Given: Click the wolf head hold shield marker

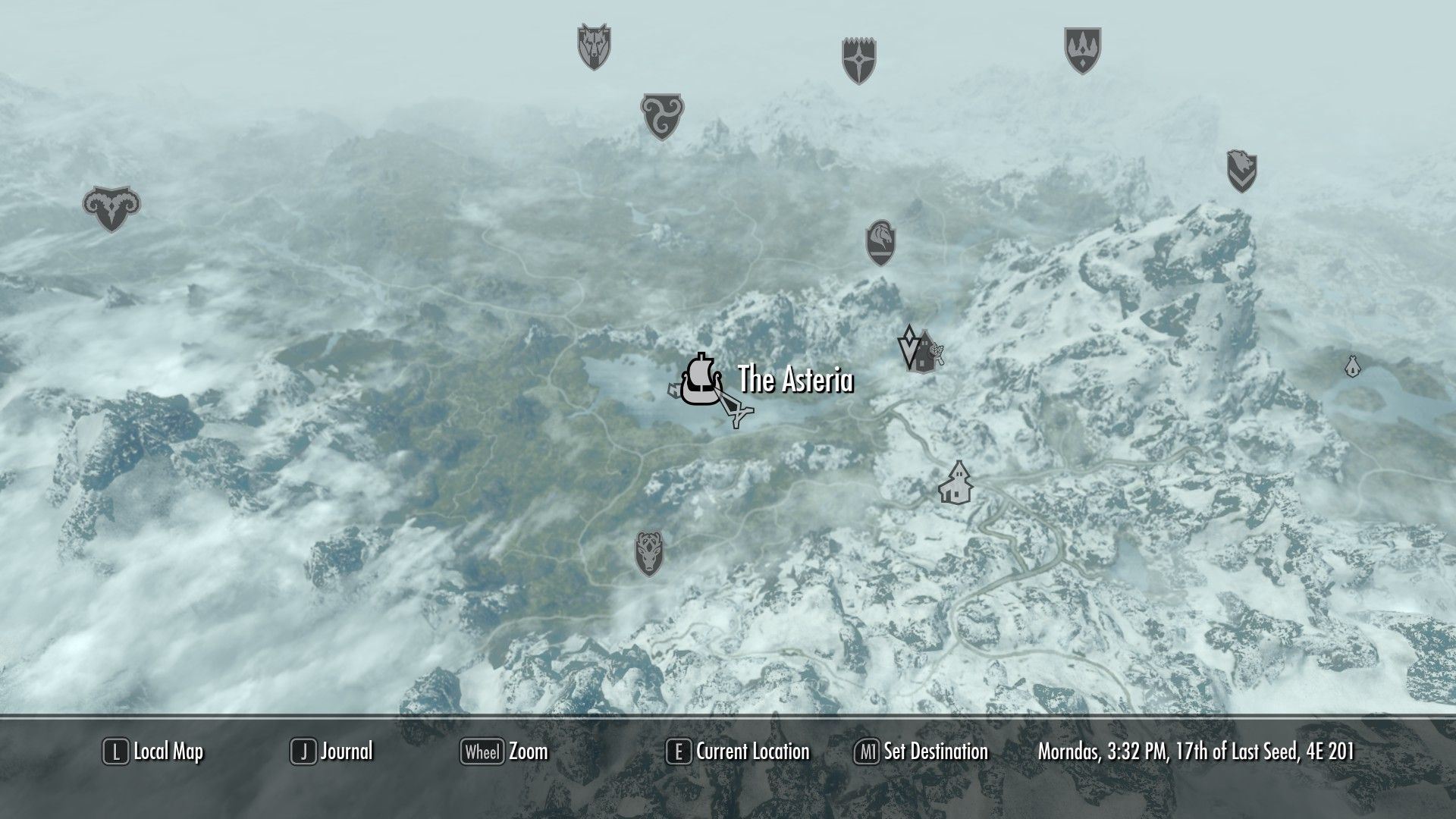Looking at the screenshot, I should tap(594, 46).
